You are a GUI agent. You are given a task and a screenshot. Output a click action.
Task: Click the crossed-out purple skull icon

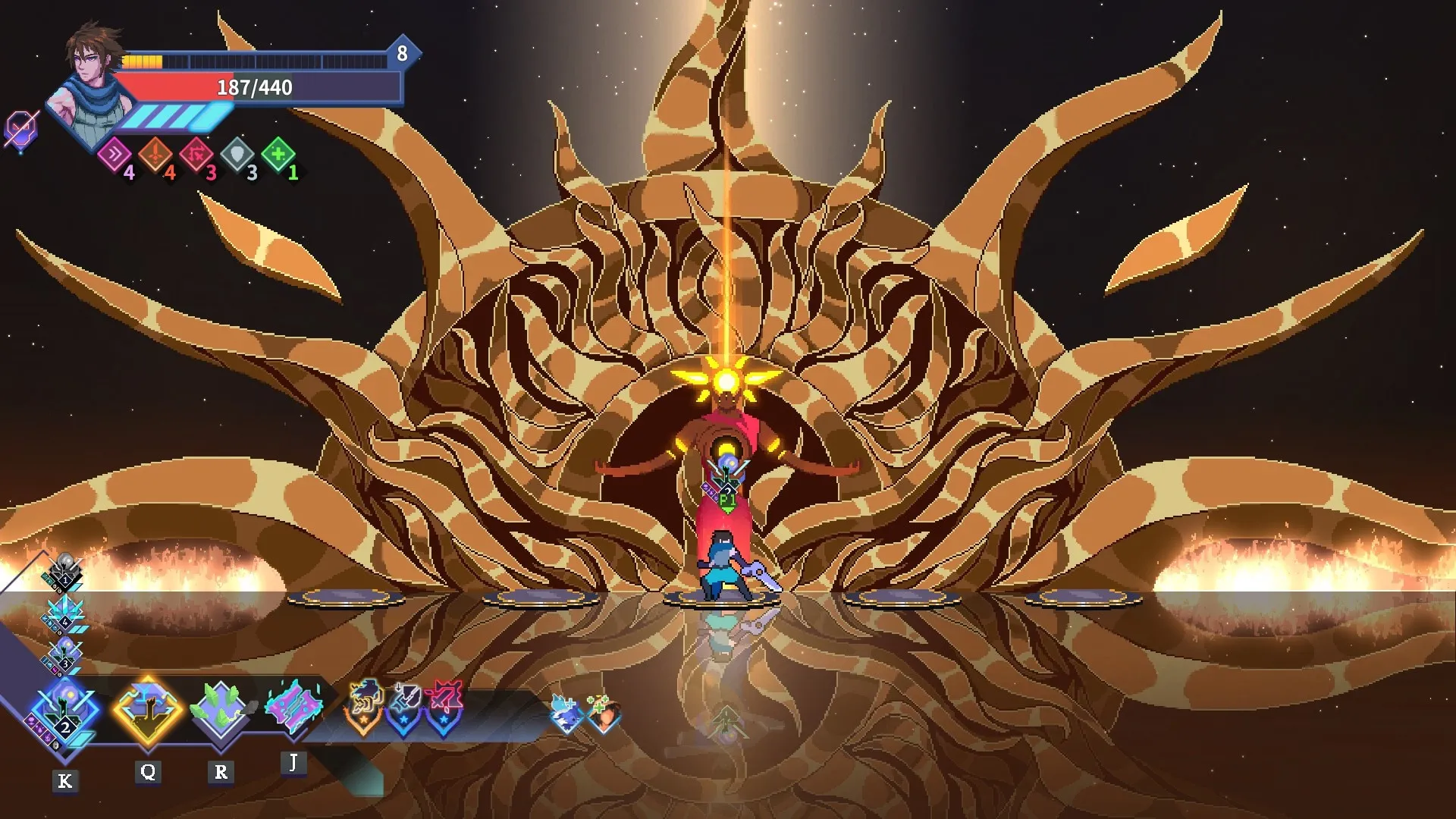(20, 129)
